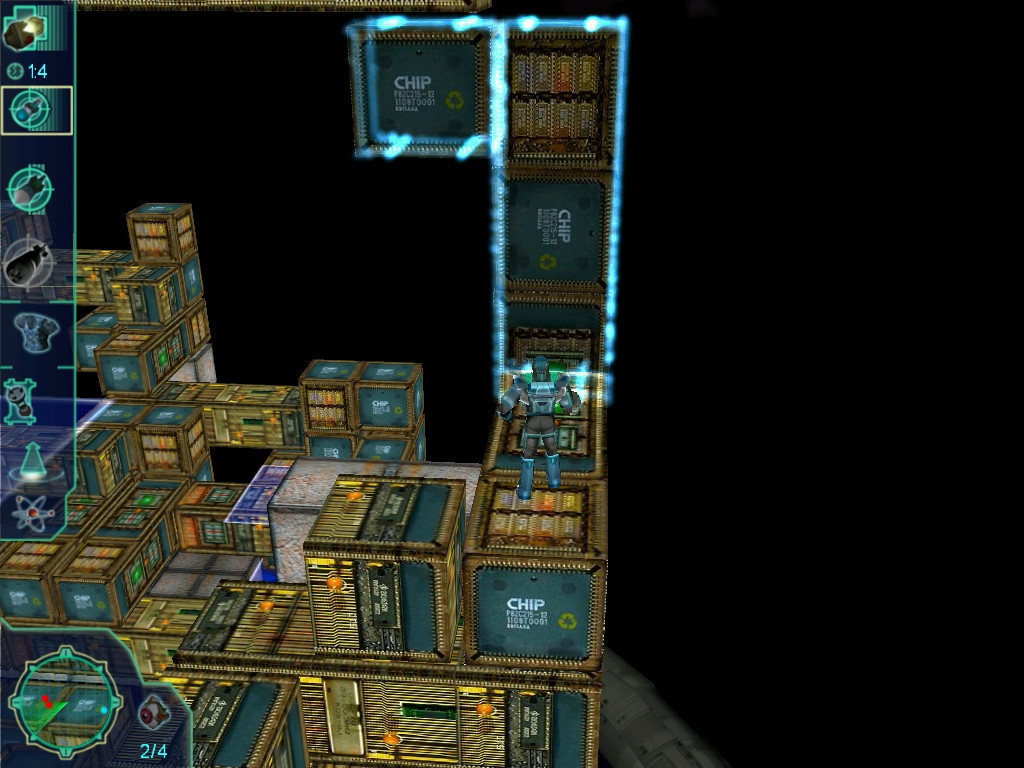Image resolution: width=1024 pixels, height=768 pixels.
Task: Click the red eyeball enemy counter icon
Action: [153, 712]
